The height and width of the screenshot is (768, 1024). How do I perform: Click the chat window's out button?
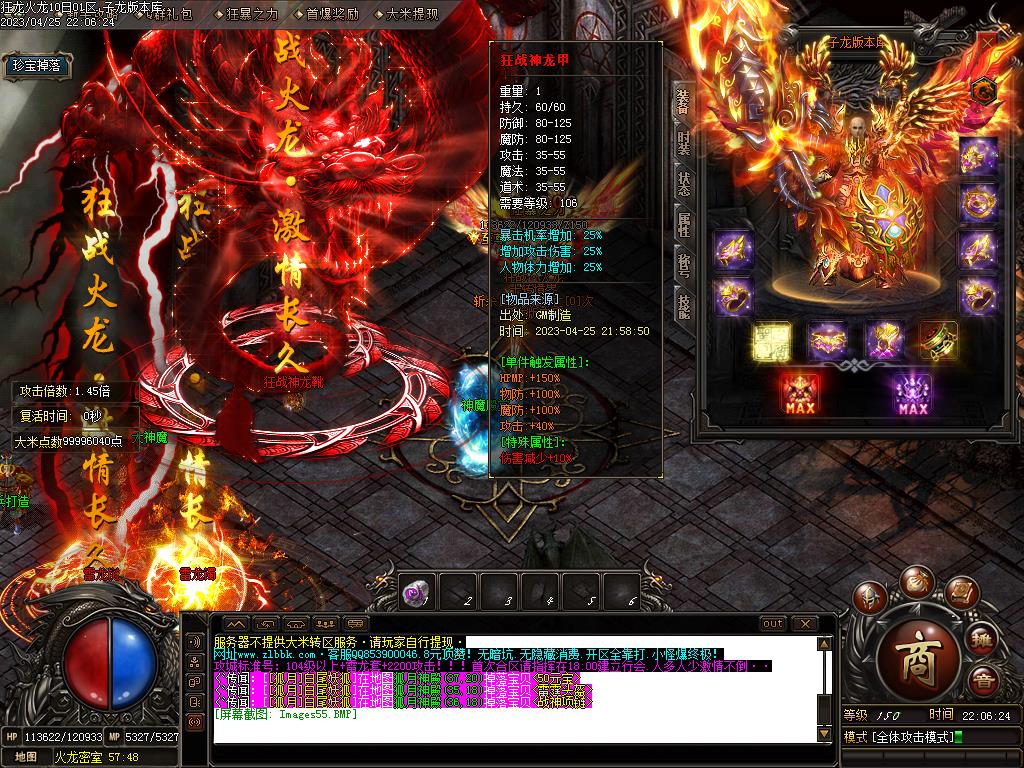coord(773,624)
